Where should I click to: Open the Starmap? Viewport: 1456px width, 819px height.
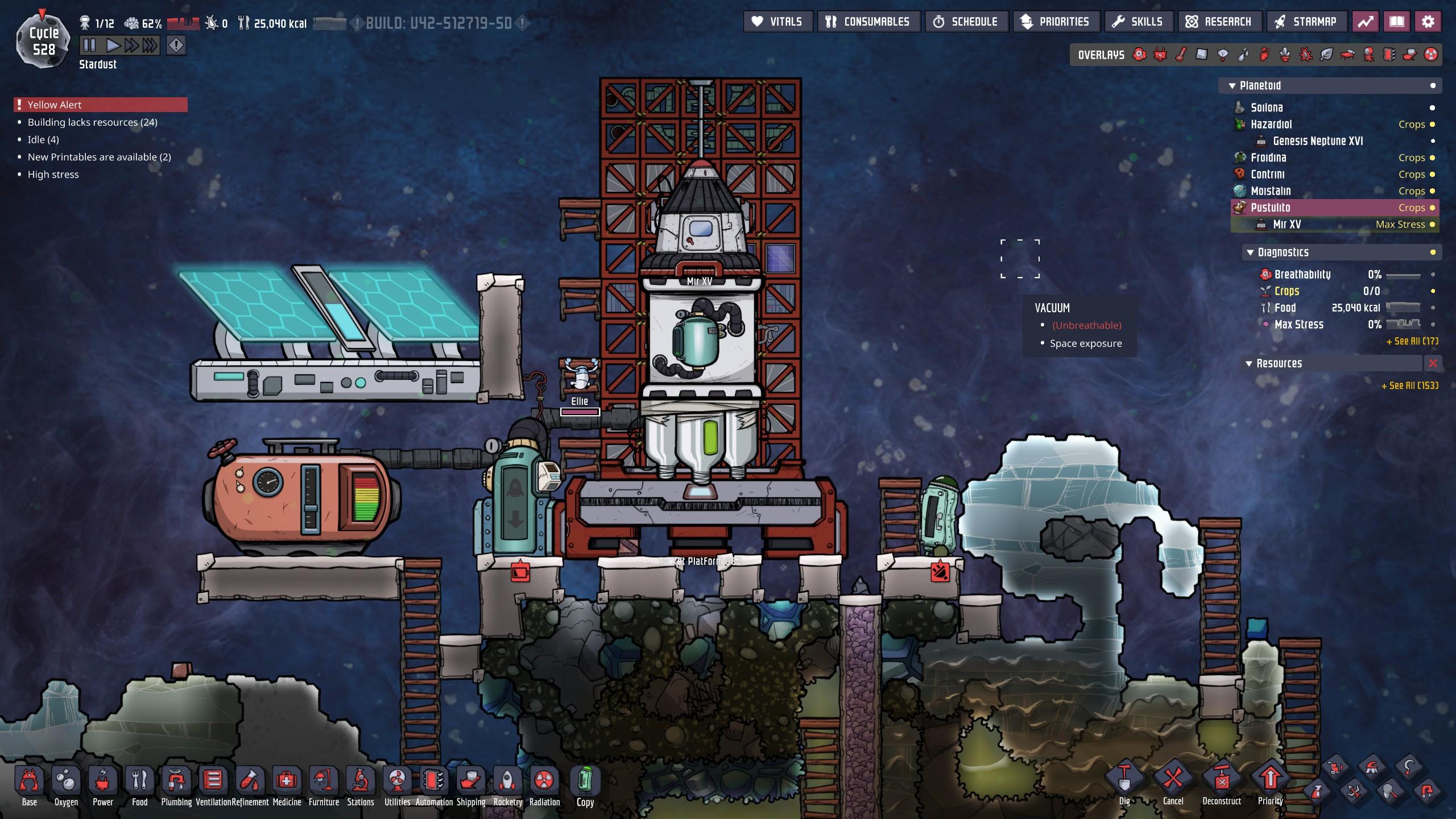click(x=1306, y=22)
